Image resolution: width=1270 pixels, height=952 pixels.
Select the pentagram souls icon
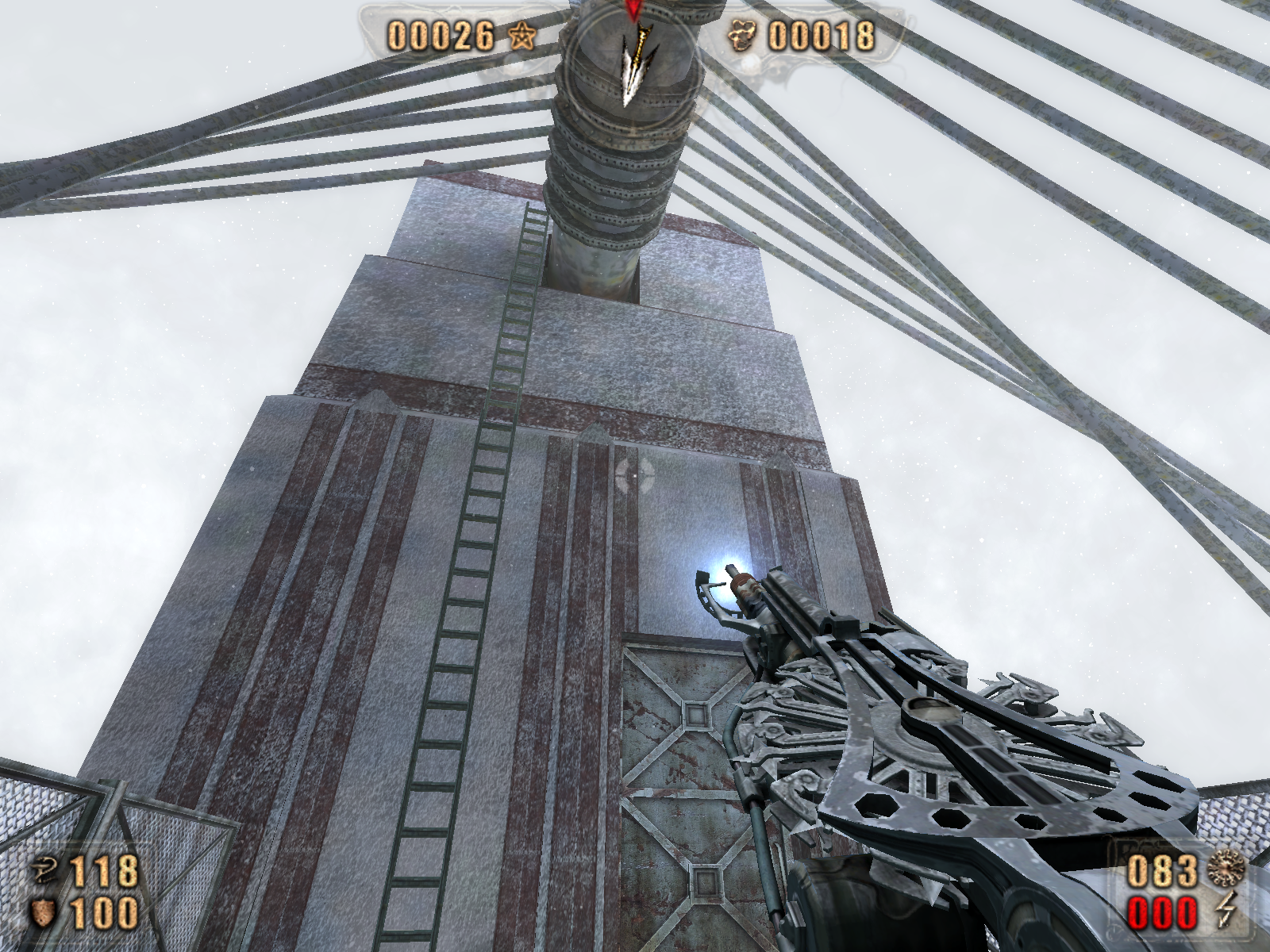(521, 36)
